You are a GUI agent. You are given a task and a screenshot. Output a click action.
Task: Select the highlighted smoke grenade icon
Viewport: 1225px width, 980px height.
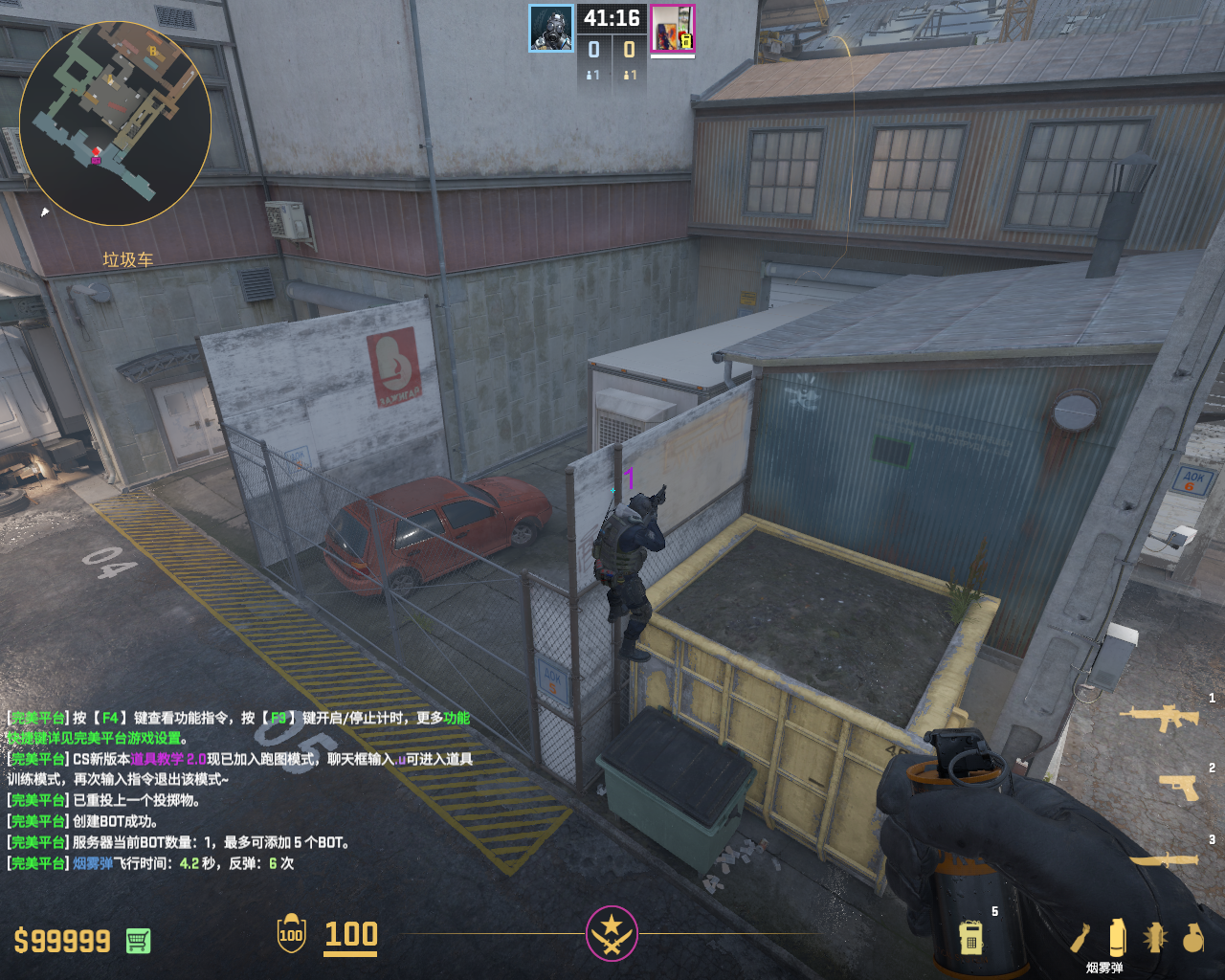(1117, 937)
